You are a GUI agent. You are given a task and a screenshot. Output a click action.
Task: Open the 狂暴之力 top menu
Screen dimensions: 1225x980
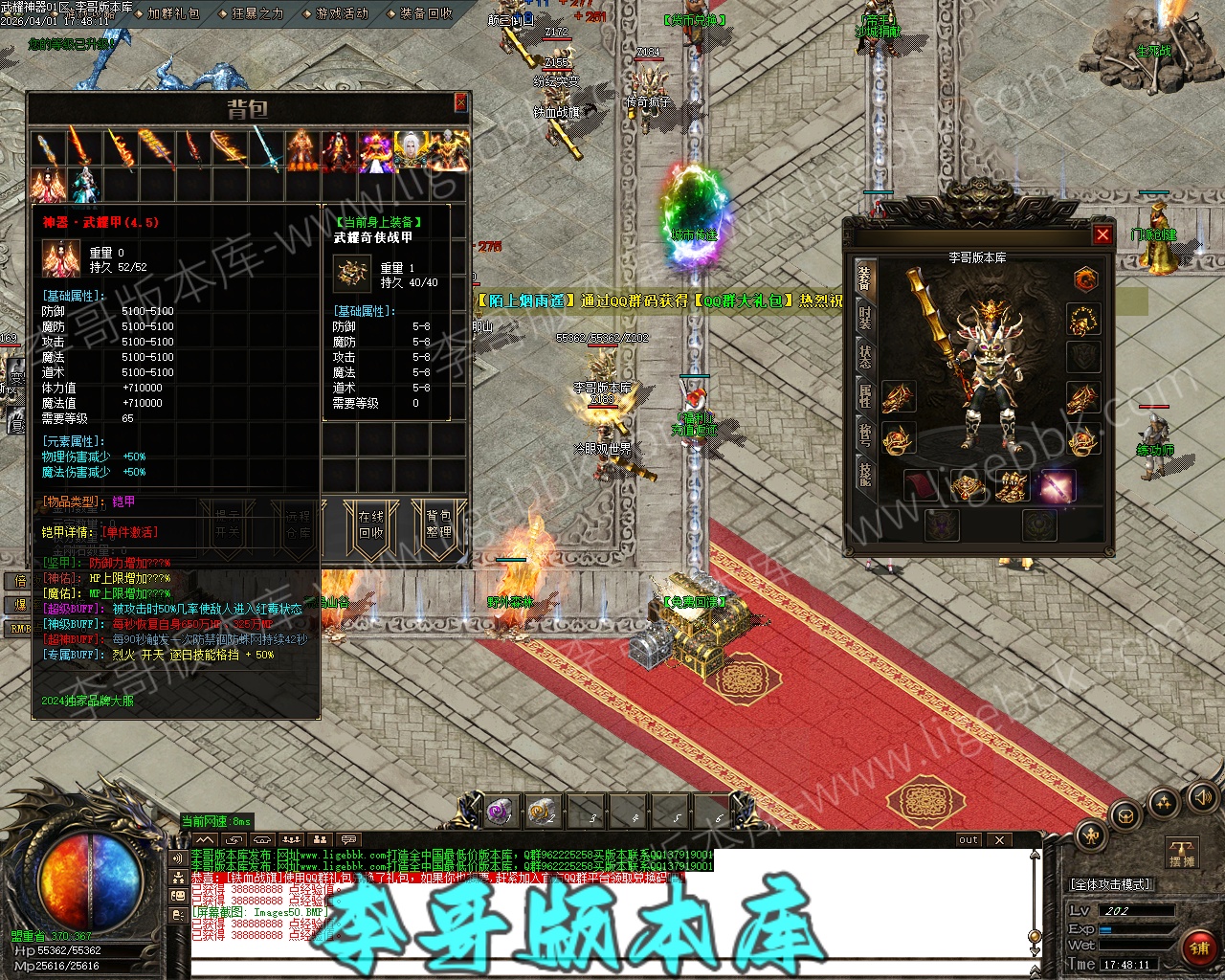[x=257, y=13]
